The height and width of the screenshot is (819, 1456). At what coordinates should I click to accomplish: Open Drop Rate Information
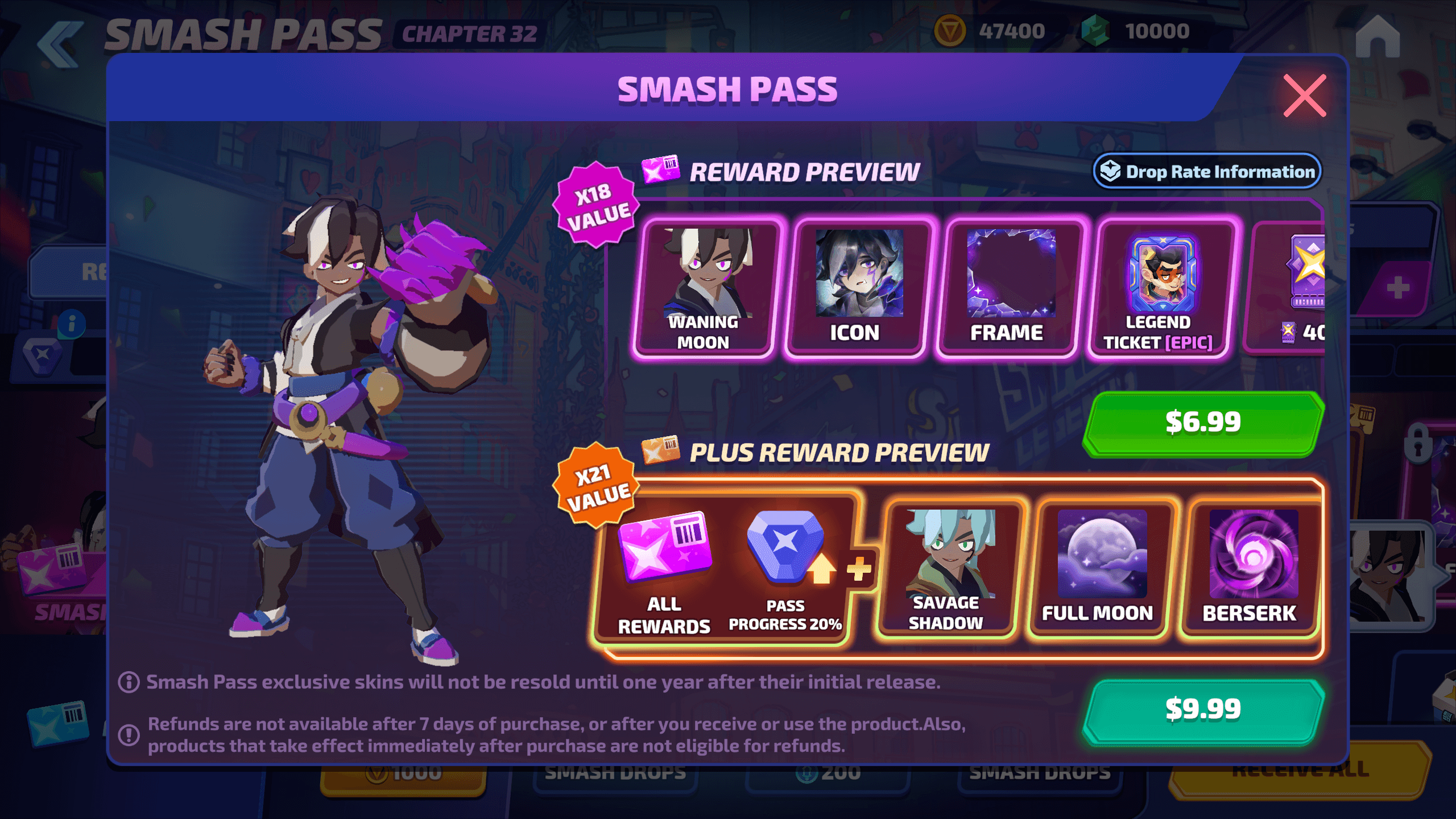(x=1207, y=171)
